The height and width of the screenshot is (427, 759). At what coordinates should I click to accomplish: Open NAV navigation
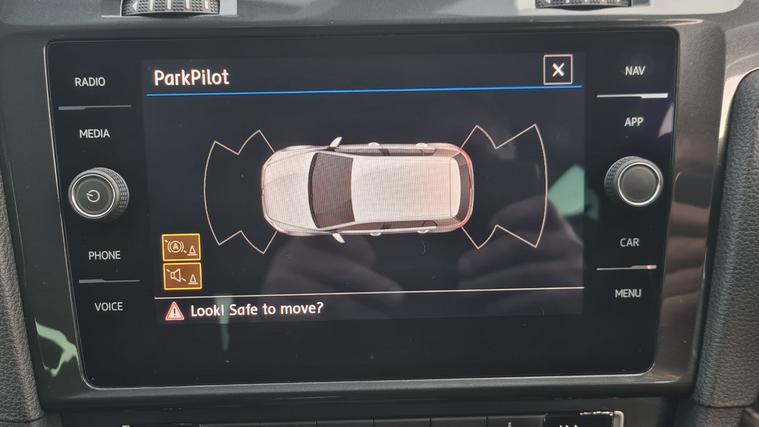(x=634, y=71)
